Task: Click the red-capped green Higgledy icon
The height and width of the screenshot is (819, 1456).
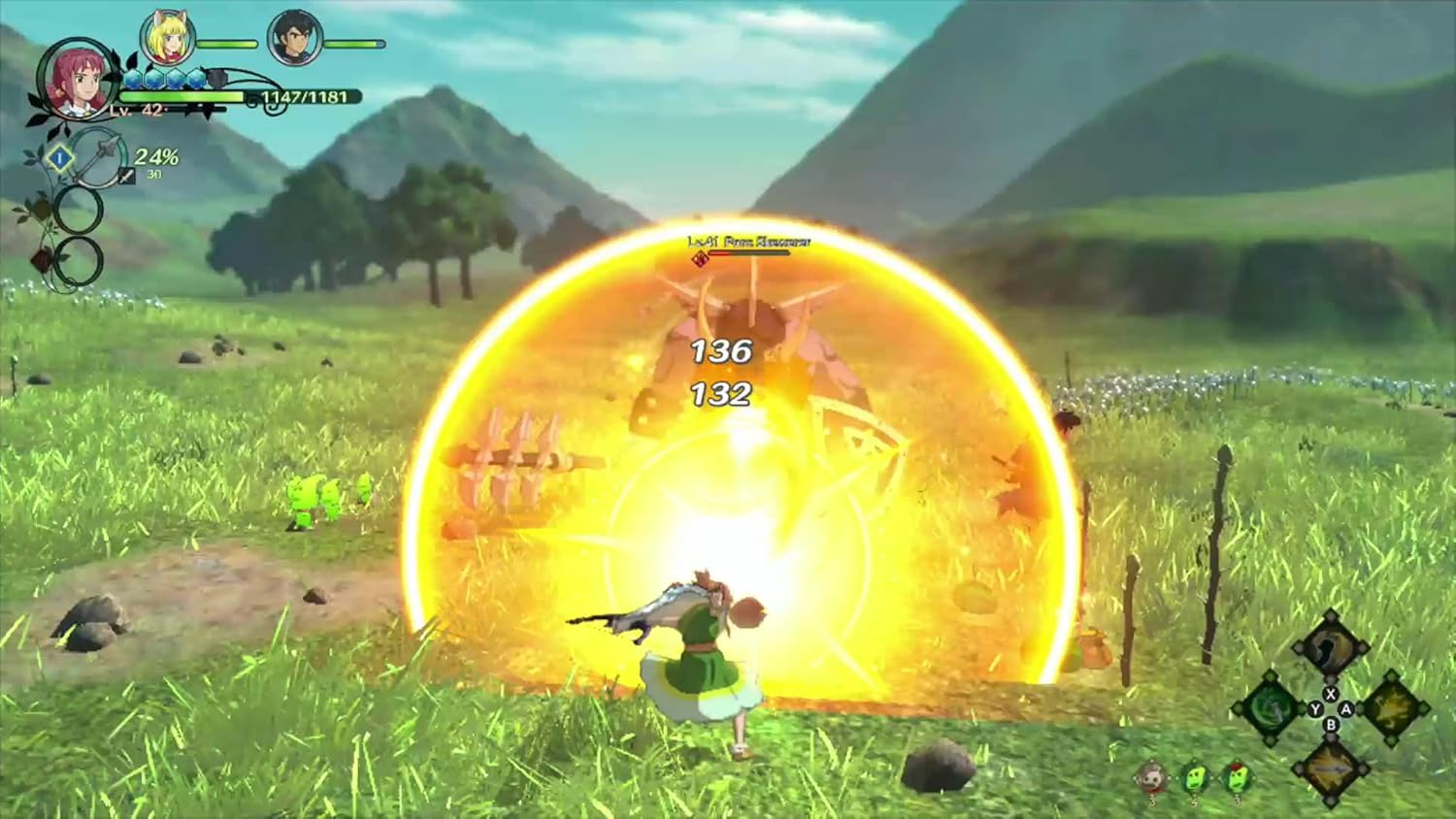Action: [1238, 778]
